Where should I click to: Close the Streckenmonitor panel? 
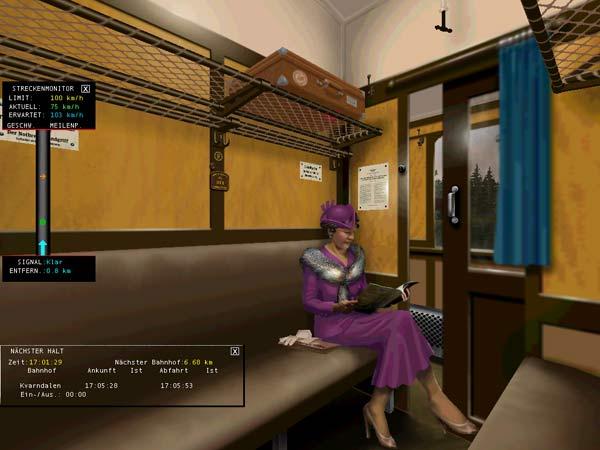(85, 89)
